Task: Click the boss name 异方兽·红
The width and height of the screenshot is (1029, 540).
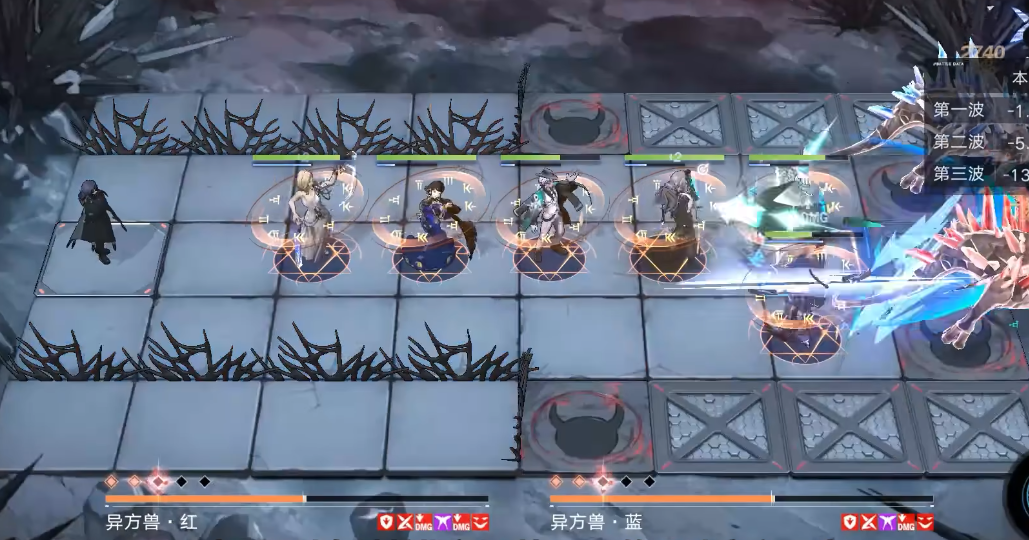Action: coord(151,522)
